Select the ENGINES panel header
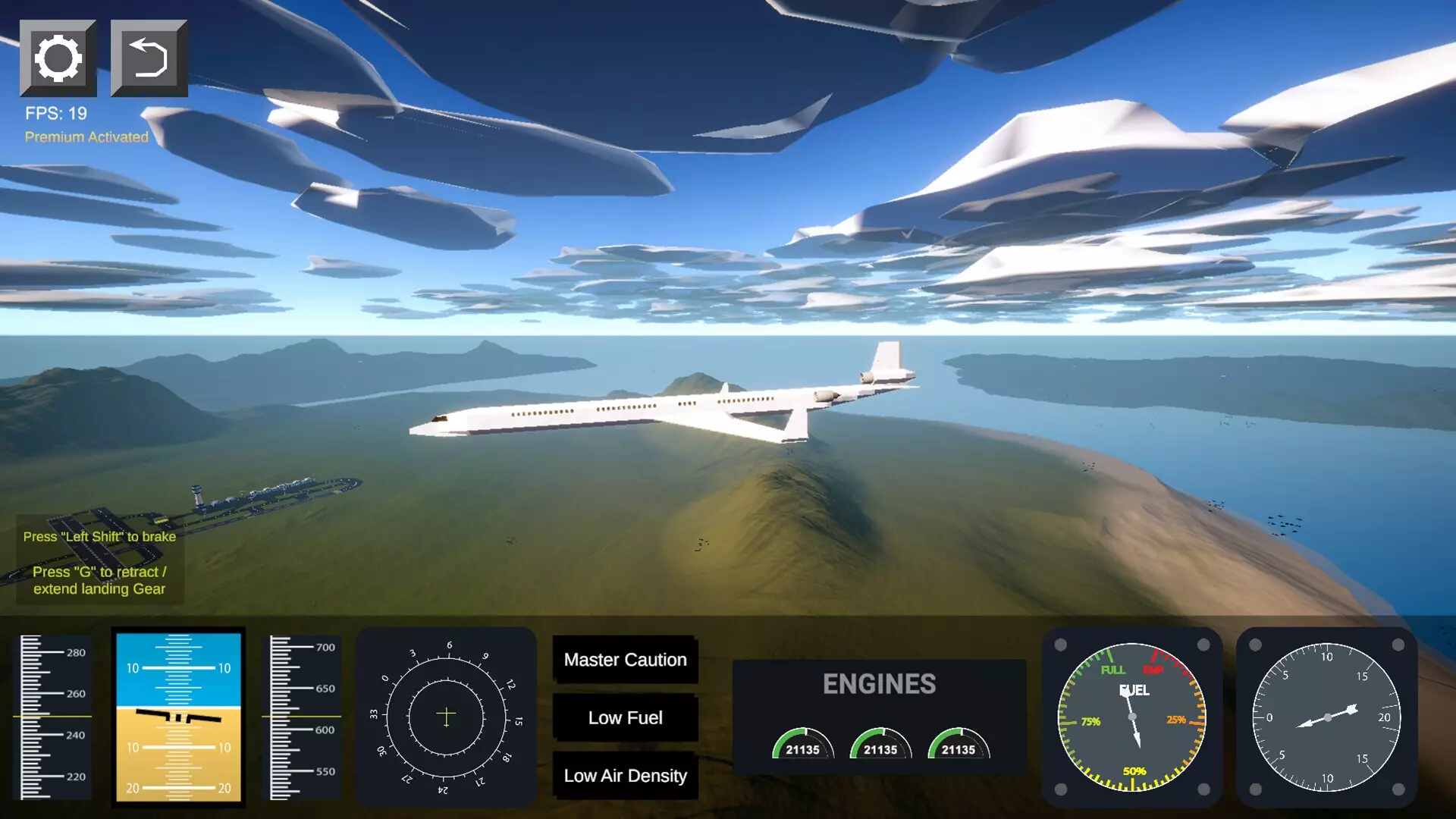Screen dimensions: 1456x819 click(880, 684)
